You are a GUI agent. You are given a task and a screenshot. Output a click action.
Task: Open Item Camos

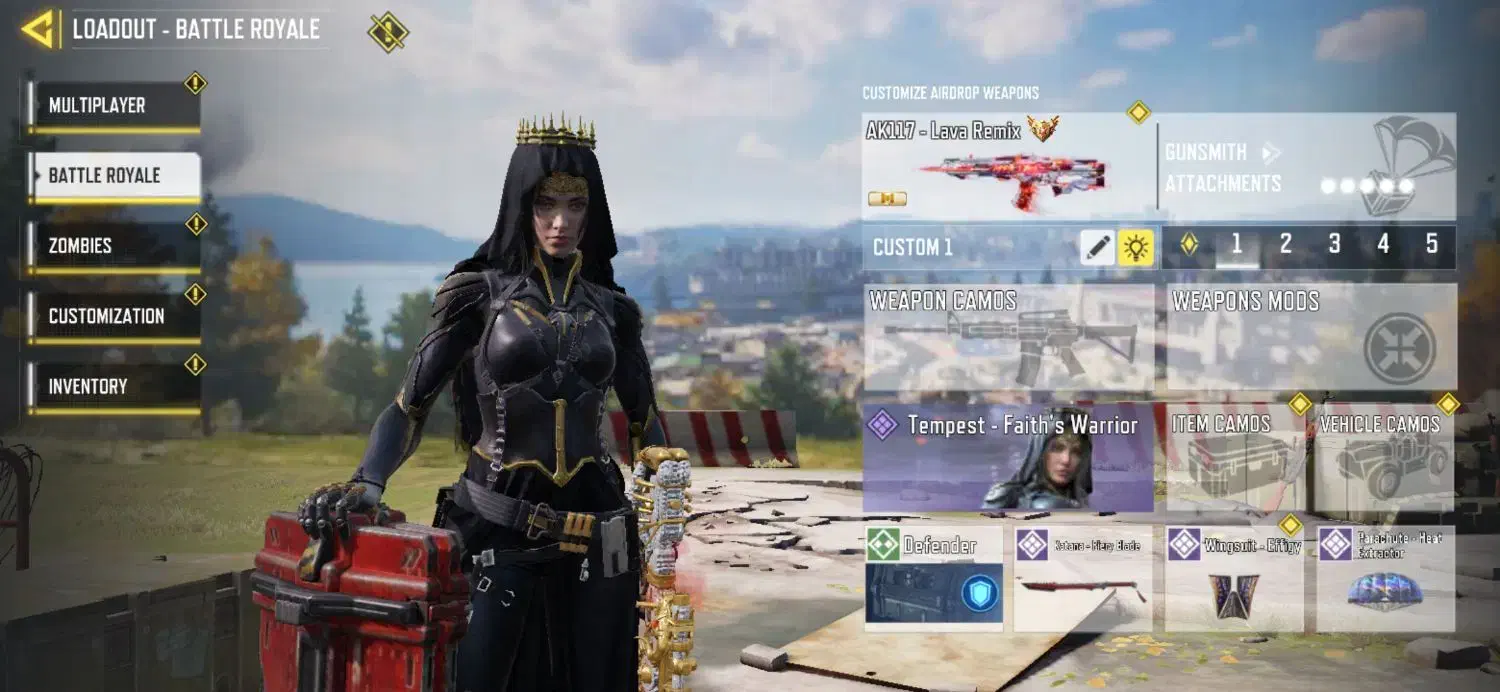pos(1236,458)
